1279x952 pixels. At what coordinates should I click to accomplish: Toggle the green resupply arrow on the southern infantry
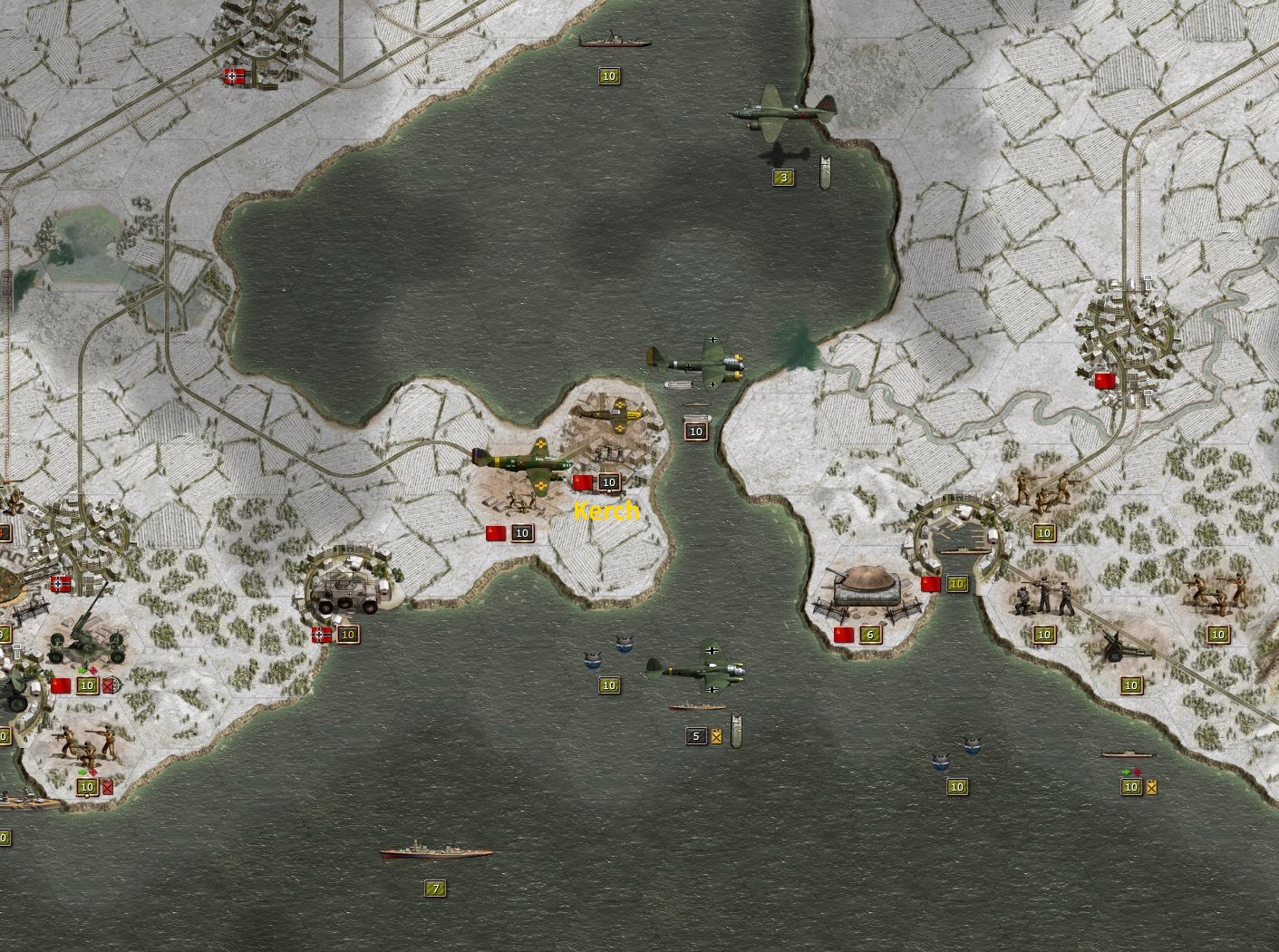tap(83, 772)
